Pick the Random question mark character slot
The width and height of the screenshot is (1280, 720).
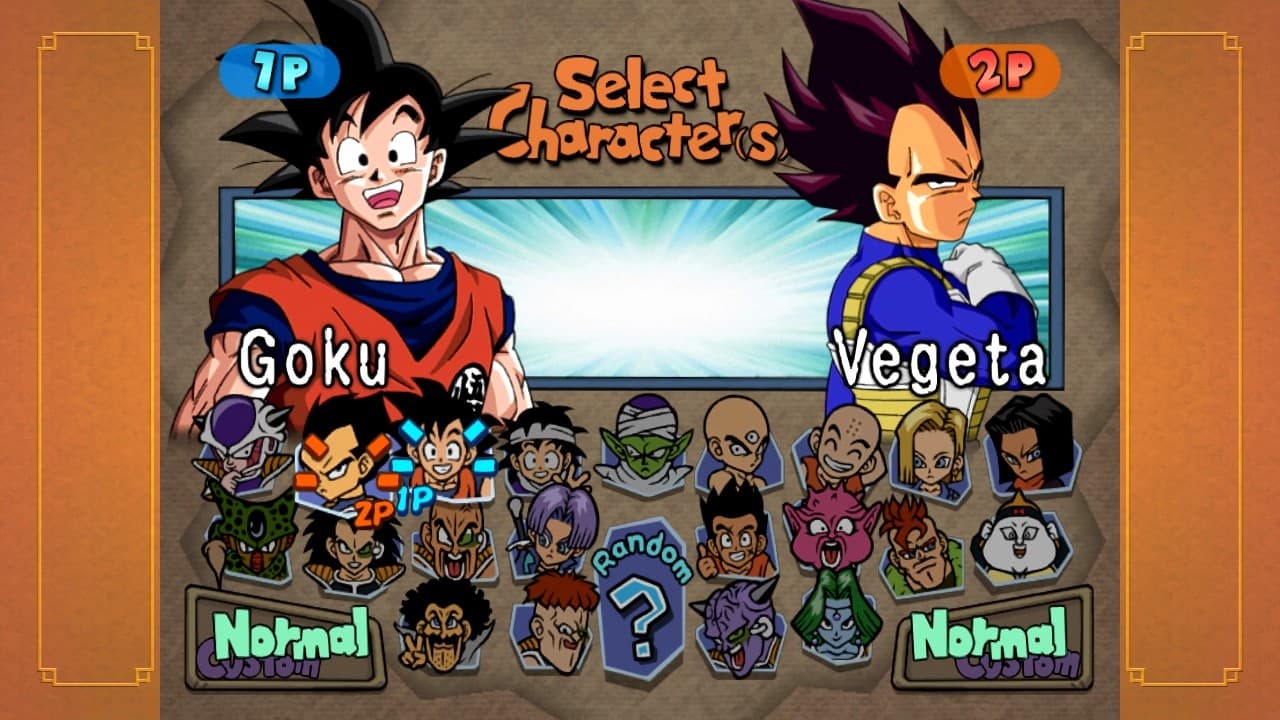coord(643,620)
